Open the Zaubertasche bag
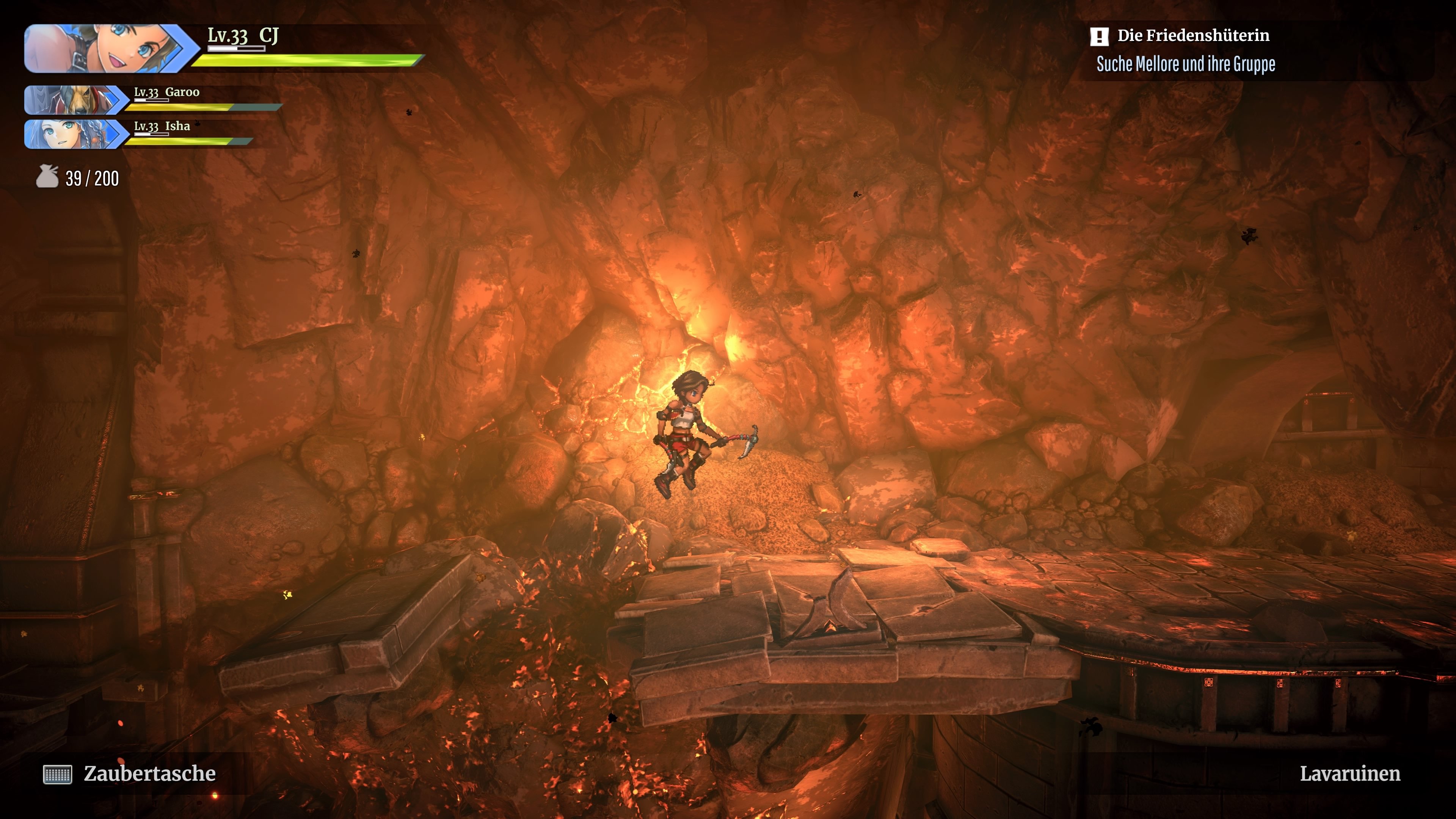The height and width of the screenshot is (819, 1456). pyautogui.click(x=129, y=774)
